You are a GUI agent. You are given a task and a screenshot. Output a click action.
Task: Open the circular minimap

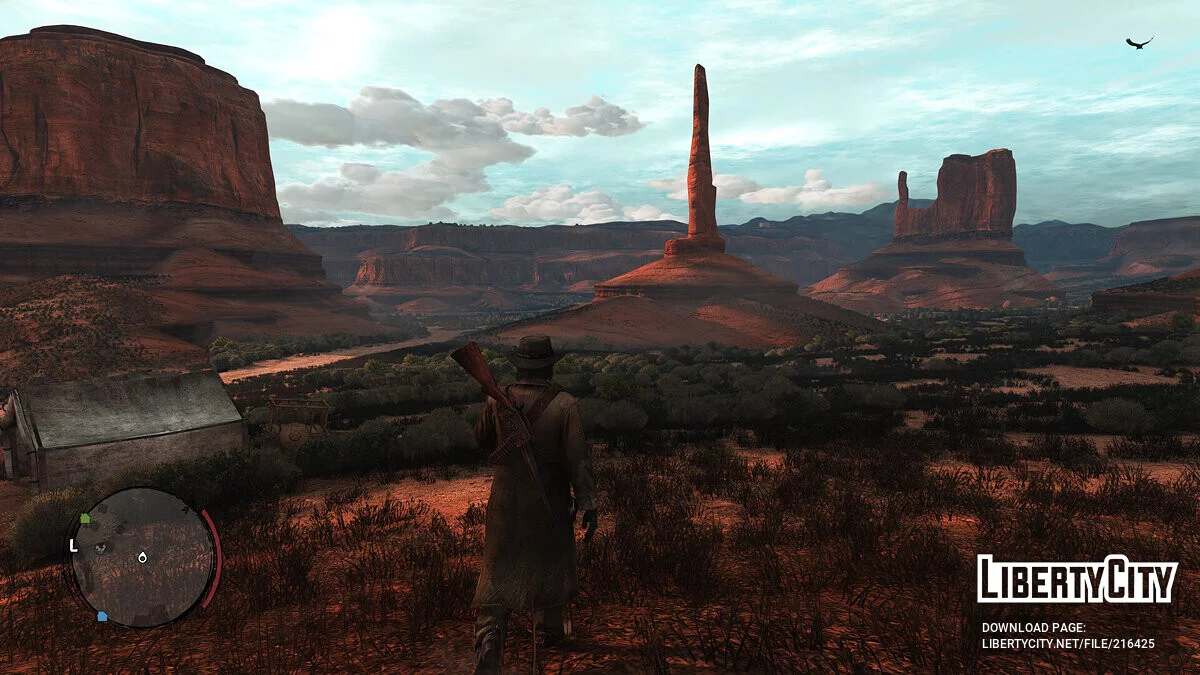(x=142, y=557)
